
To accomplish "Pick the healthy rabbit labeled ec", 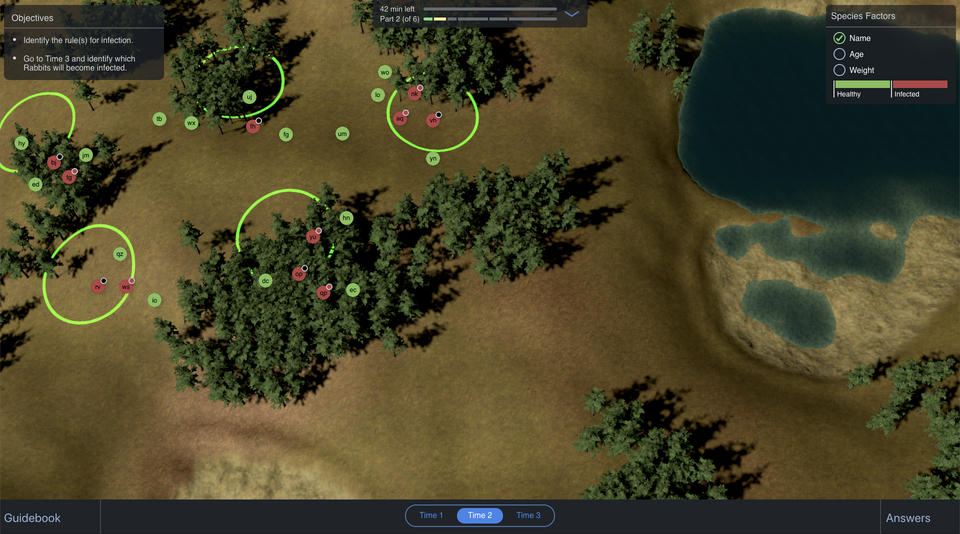I will (352, 290).
